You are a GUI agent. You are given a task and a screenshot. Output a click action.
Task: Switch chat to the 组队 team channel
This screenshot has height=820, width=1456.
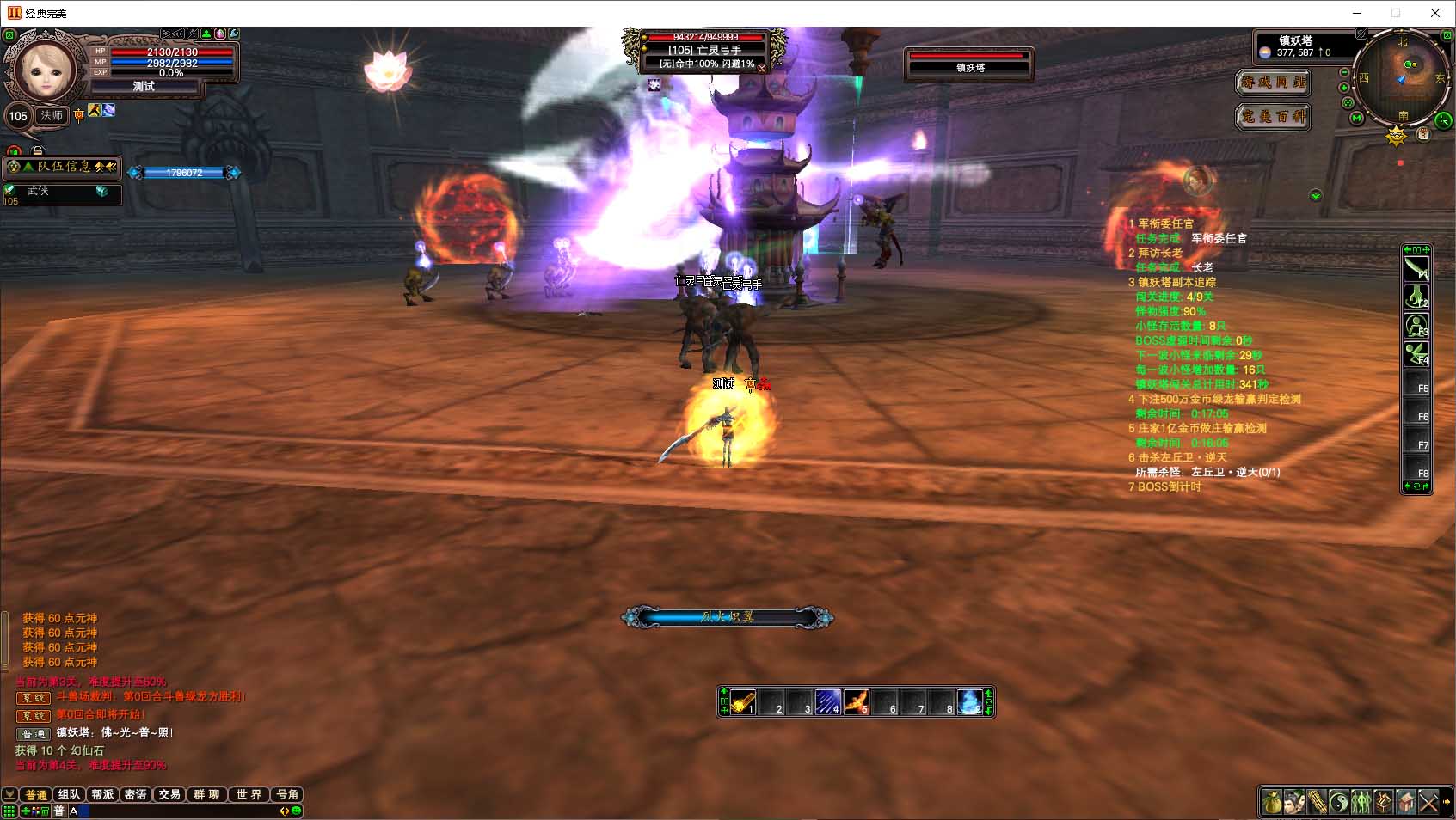click(69, 794)
